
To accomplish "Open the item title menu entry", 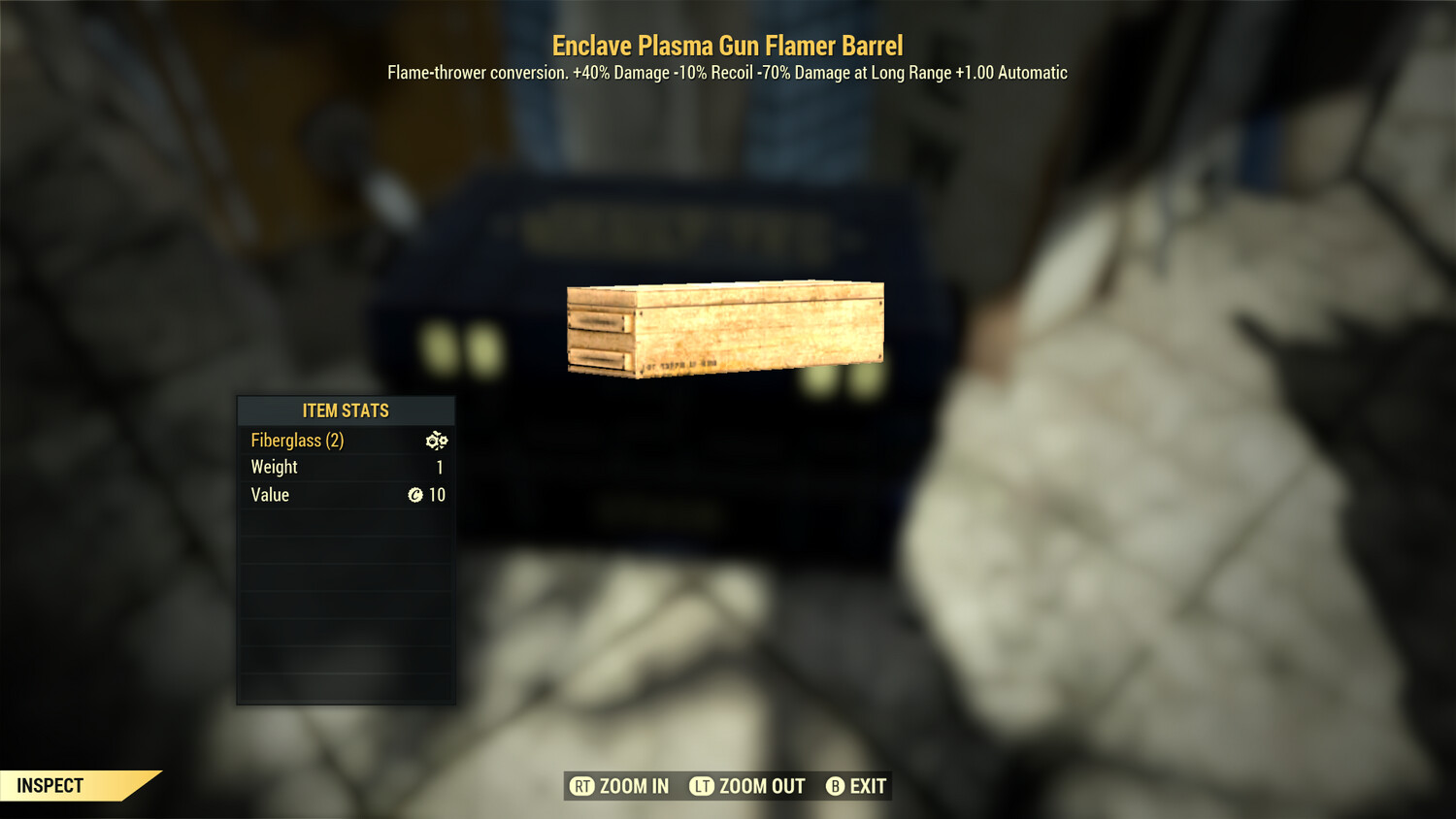I will 727,45.
